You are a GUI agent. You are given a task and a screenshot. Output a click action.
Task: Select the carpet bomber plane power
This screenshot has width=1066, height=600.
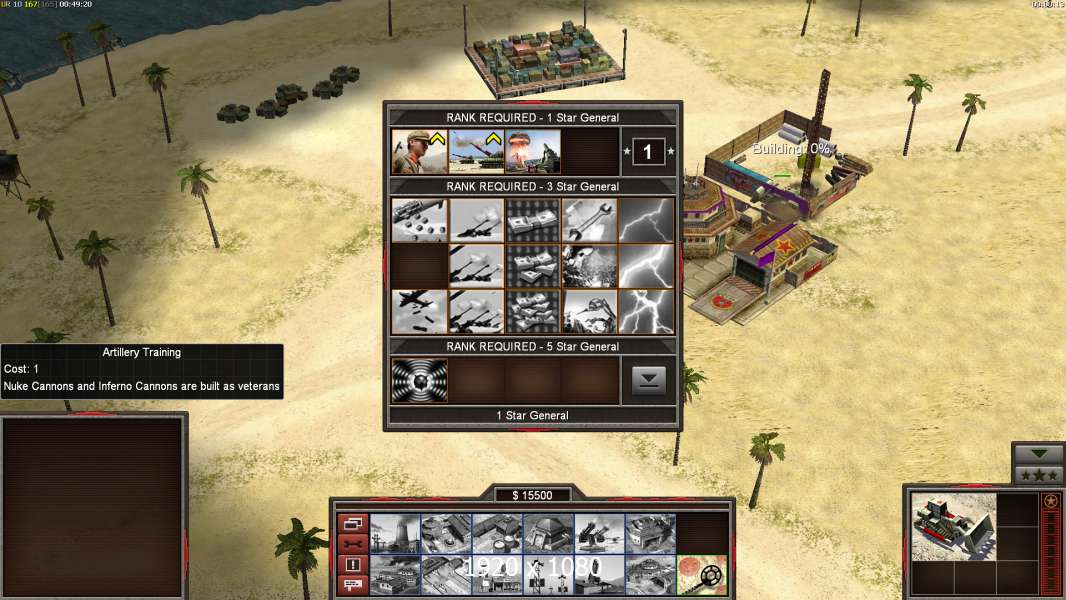coord(419,311)
